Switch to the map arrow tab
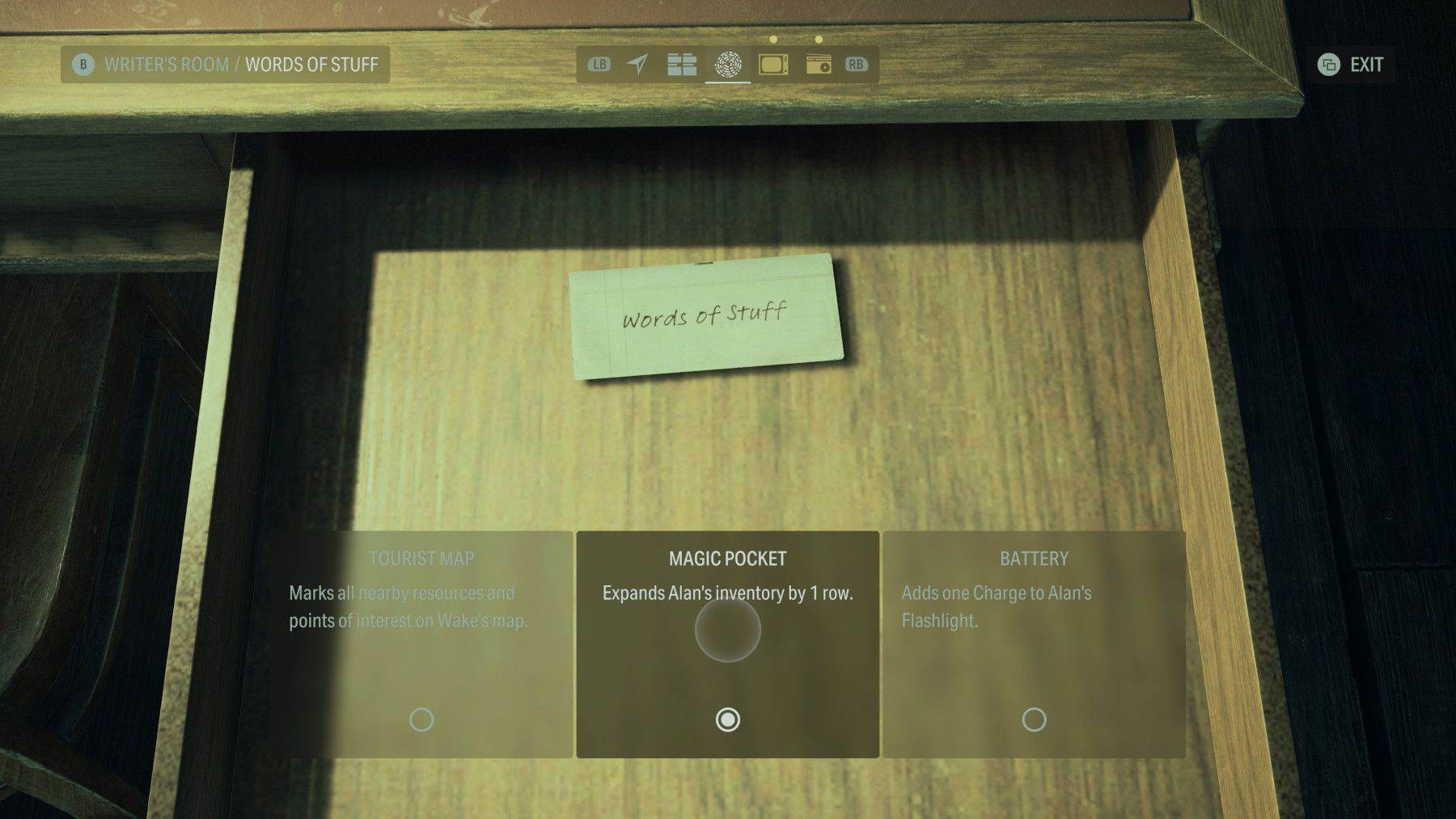Screen dimensions: 1456x819 638,65
